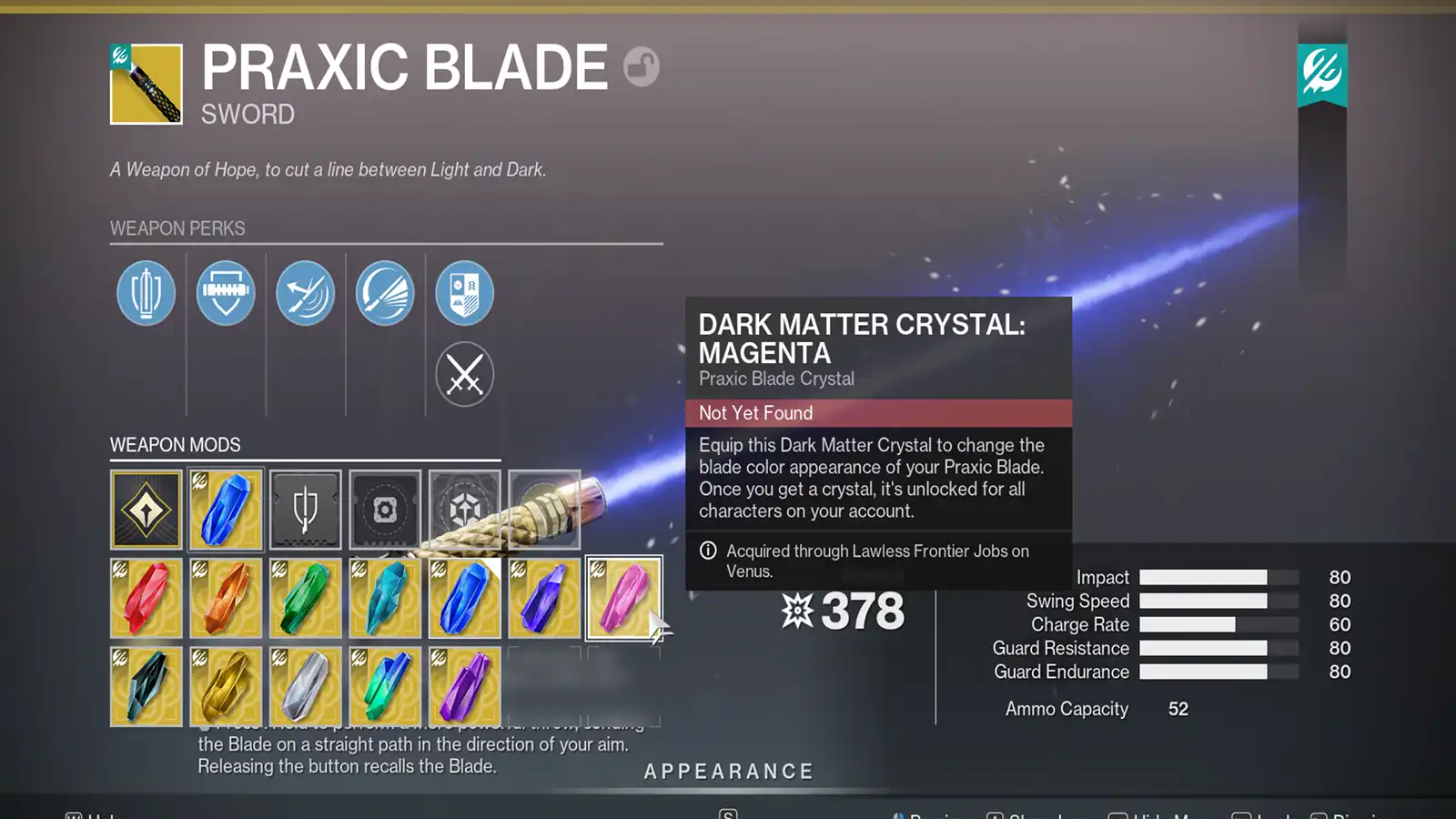Image resolution: width=1456 pixels, height=819 pixels.
Task: Open the empty sword mod slot
Action: (x=305, y=510)
